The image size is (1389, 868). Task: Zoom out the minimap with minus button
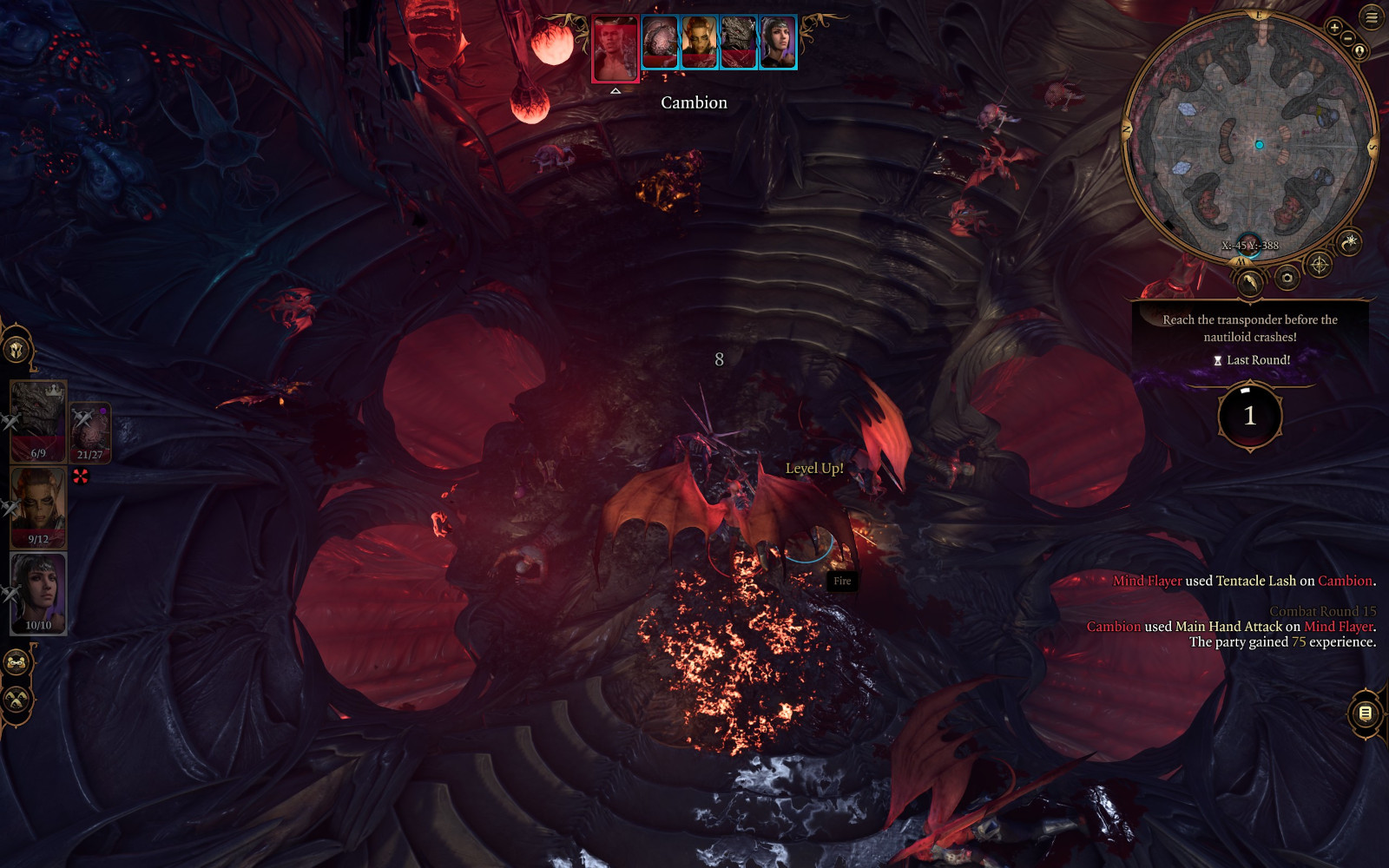coord(1347,38)
